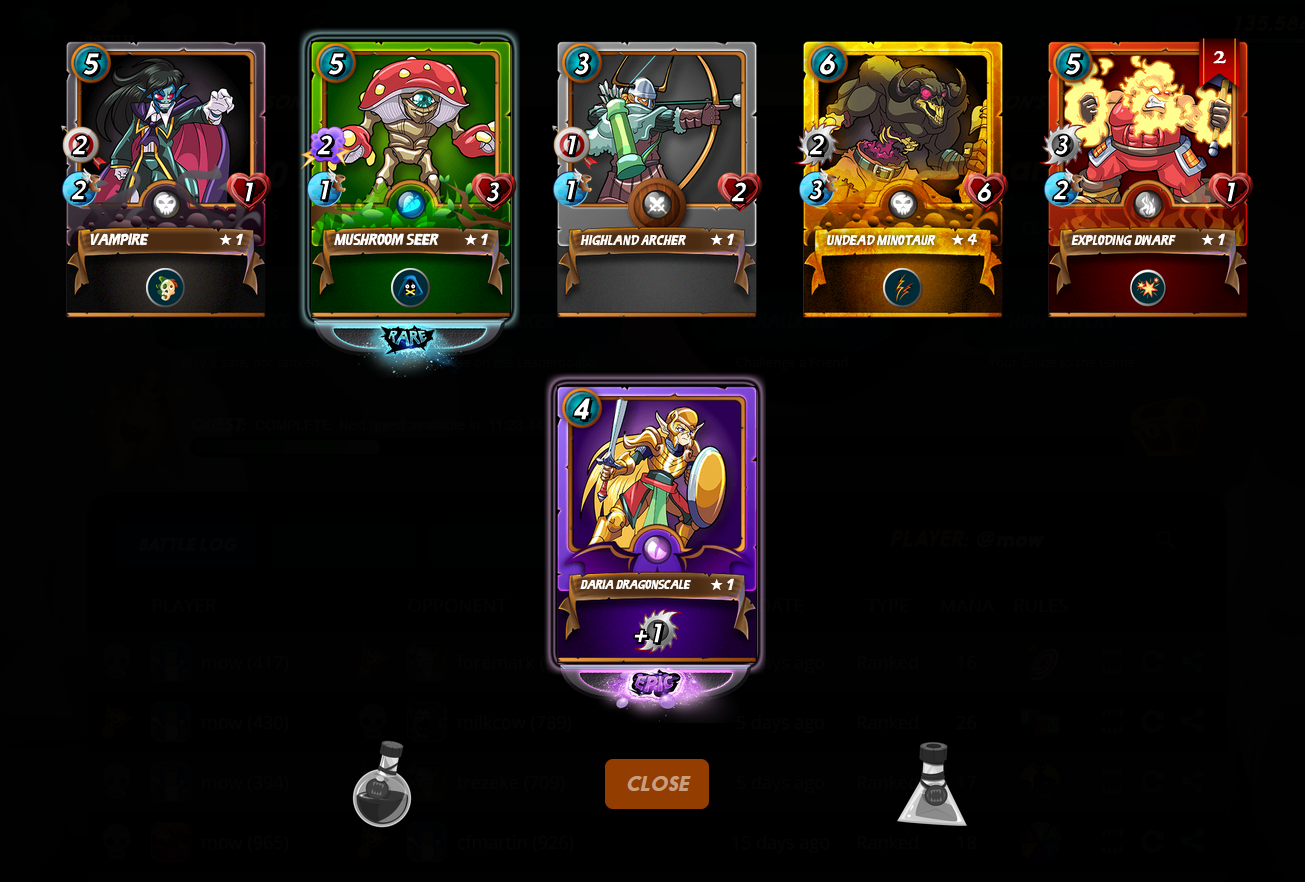Select the Vampire card
This screenshot has height=882, width=1305.
pyautogui.click(x=166, y=178)
